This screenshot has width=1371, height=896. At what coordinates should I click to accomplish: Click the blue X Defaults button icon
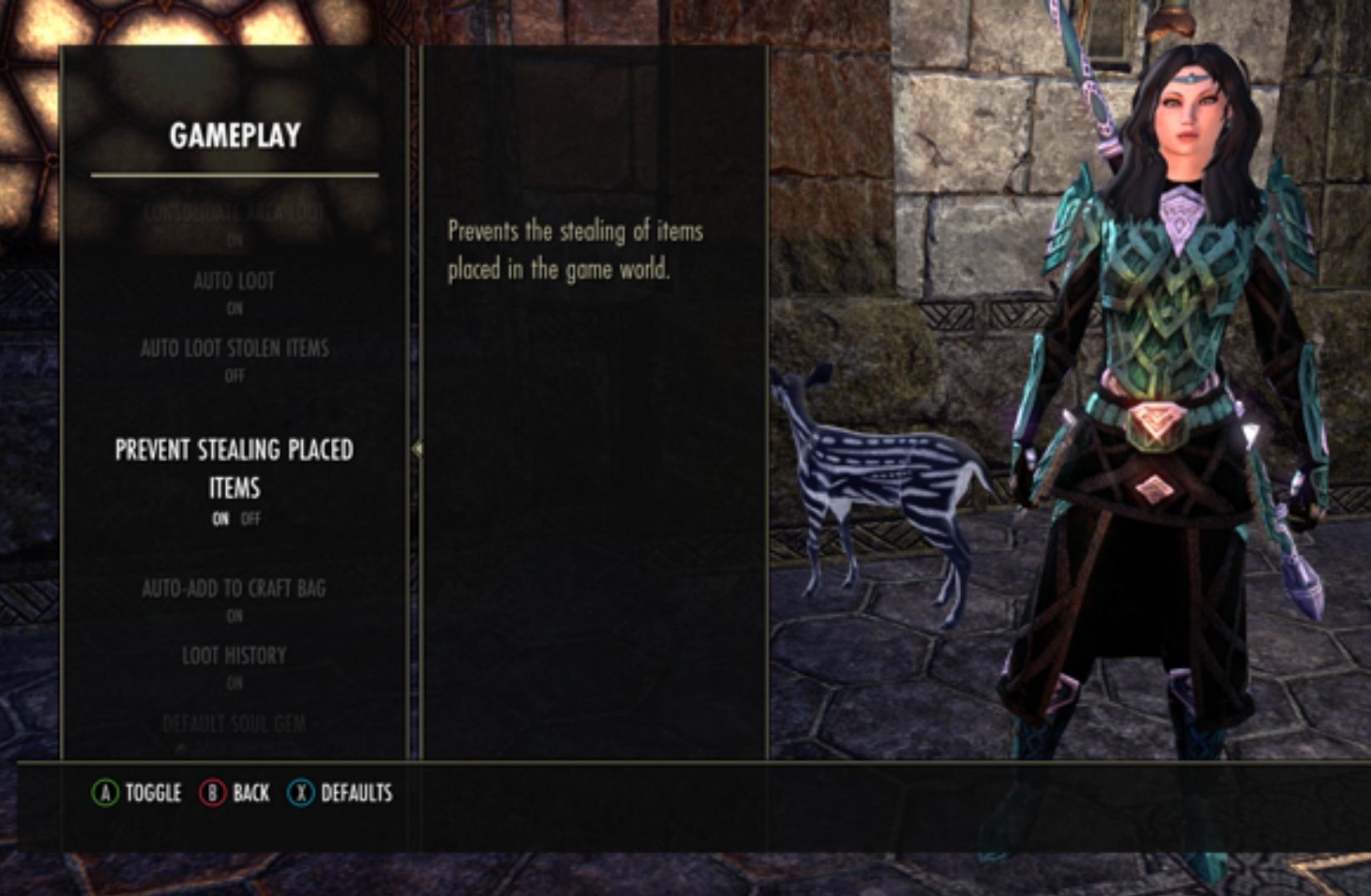point(301,794)
